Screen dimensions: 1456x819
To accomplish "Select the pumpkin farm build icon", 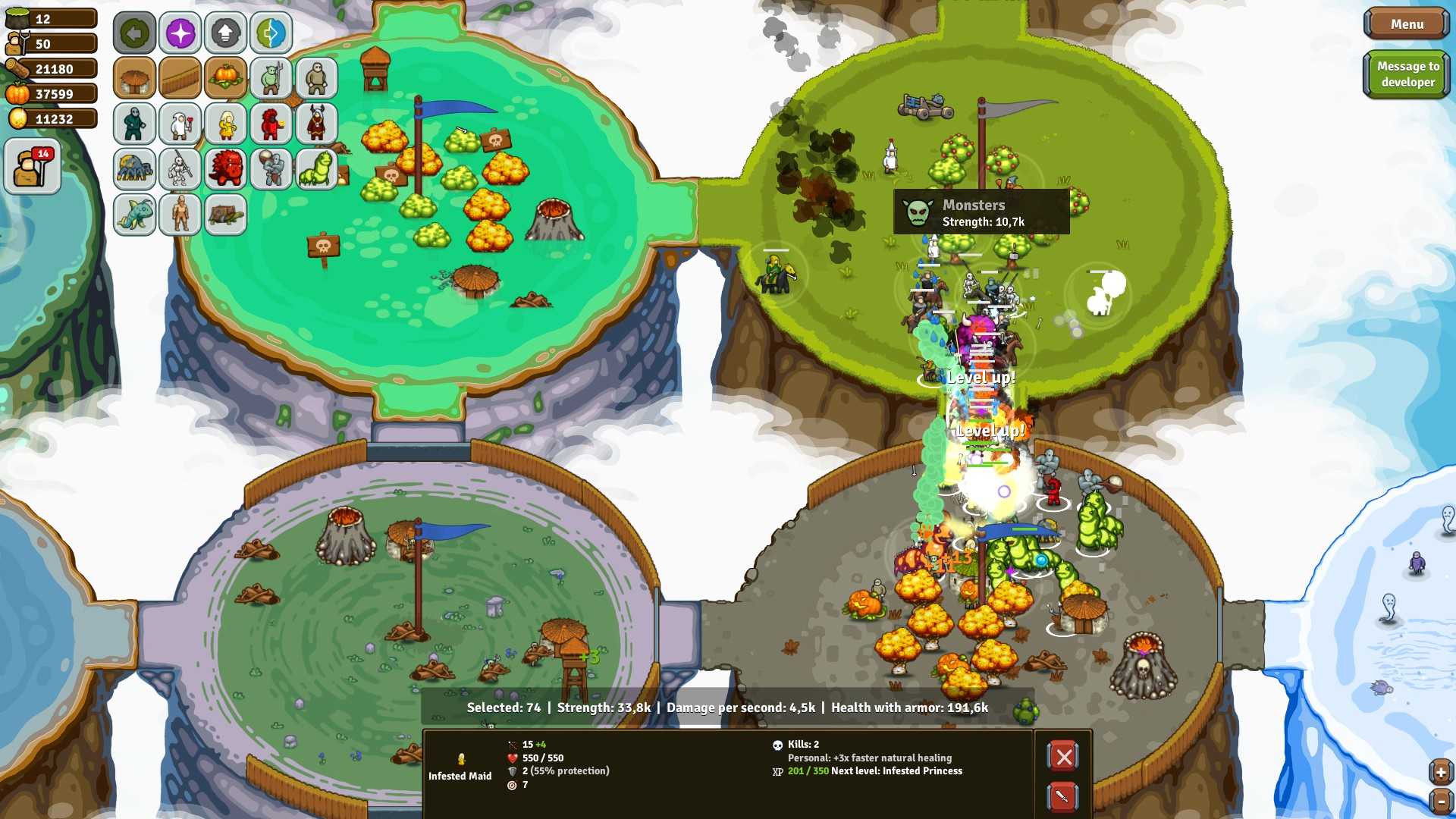I will pos(225,78).
